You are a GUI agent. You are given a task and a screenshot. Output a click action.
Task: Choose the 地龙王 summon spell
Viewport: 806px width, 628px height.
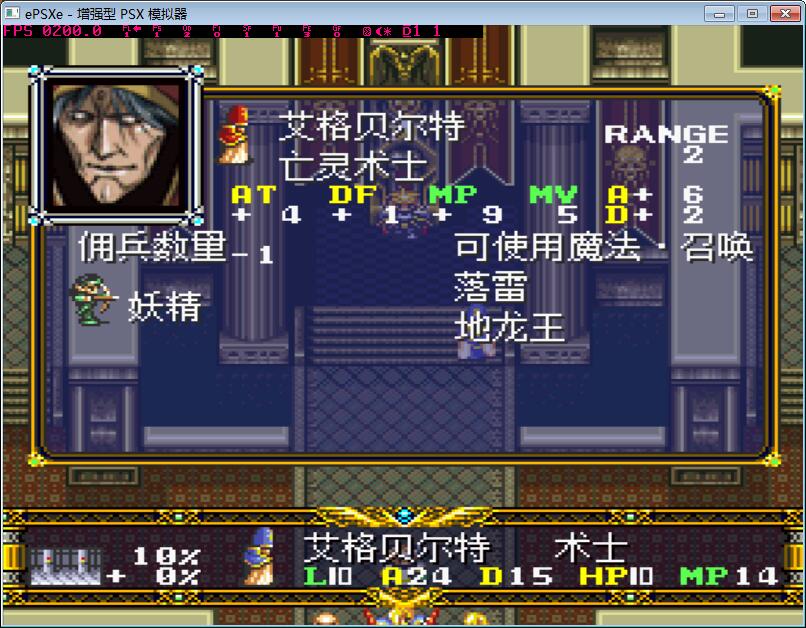pyautogui.click(x=510, y=327)
